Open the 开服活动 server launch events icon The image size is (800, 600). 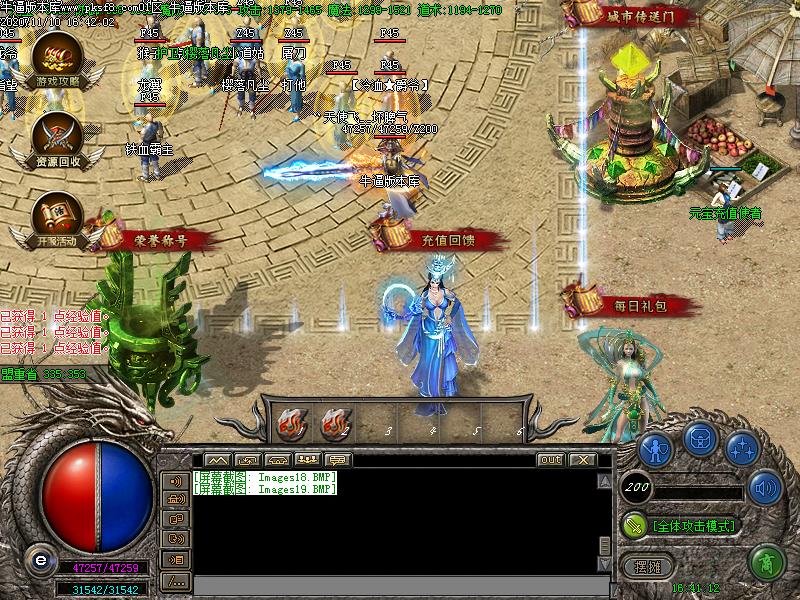click(x=57, y=220)
